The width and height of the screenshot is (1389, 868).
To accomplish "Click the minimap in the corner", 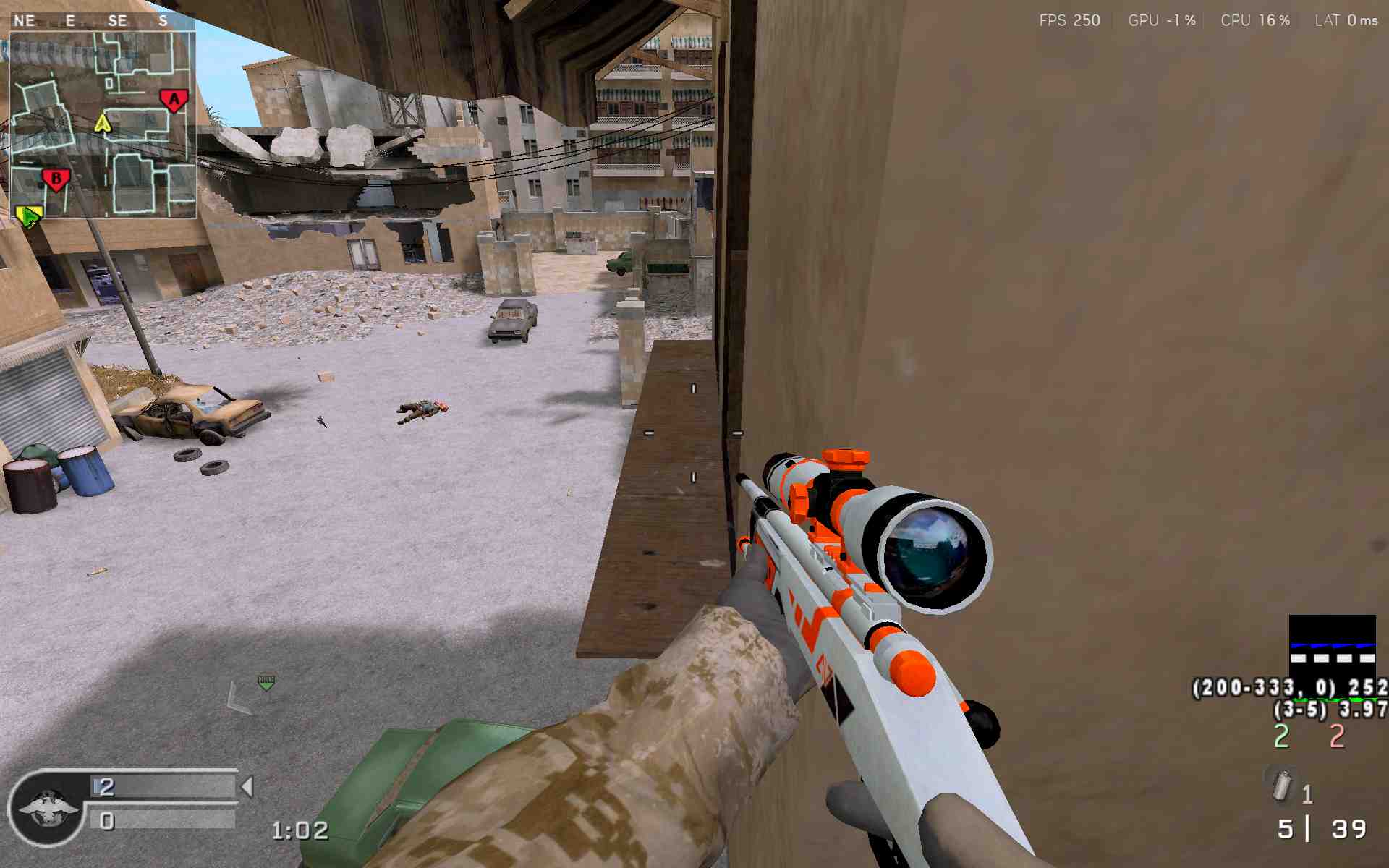I will point(102,123).
